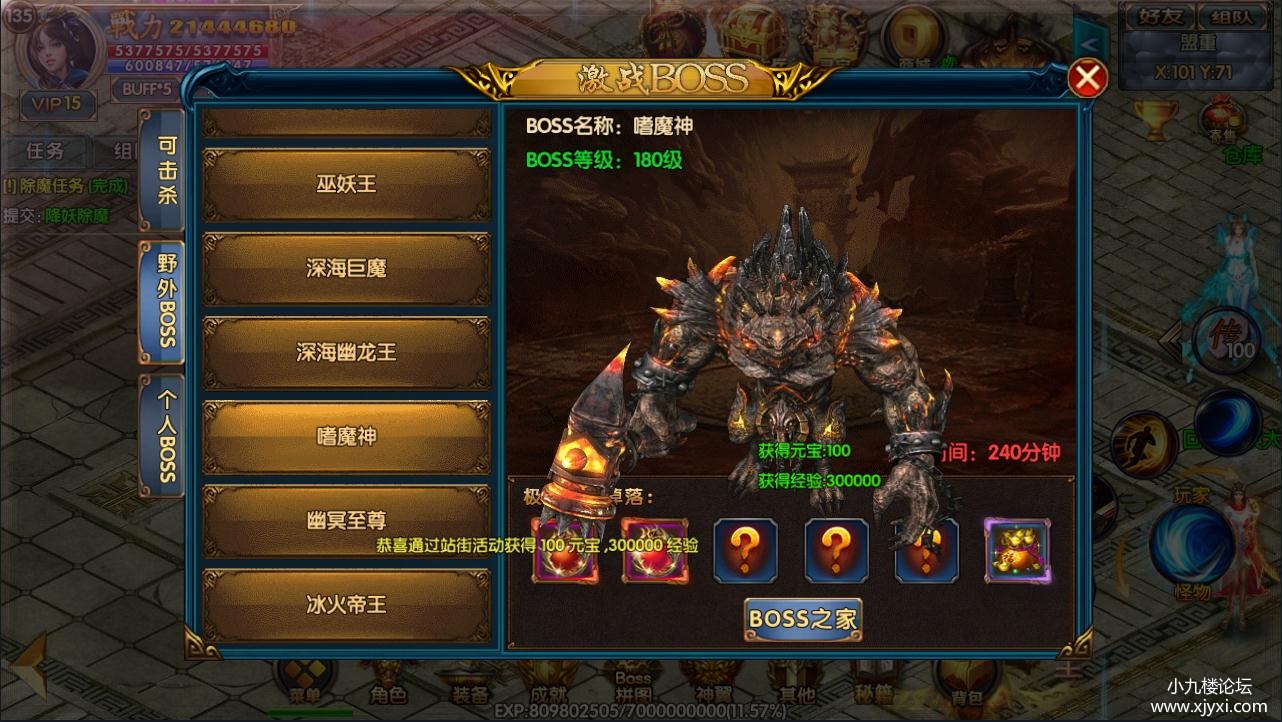1282x722 pixels.
Task: Click the BOSS之家 button
Action: point(803,619)
